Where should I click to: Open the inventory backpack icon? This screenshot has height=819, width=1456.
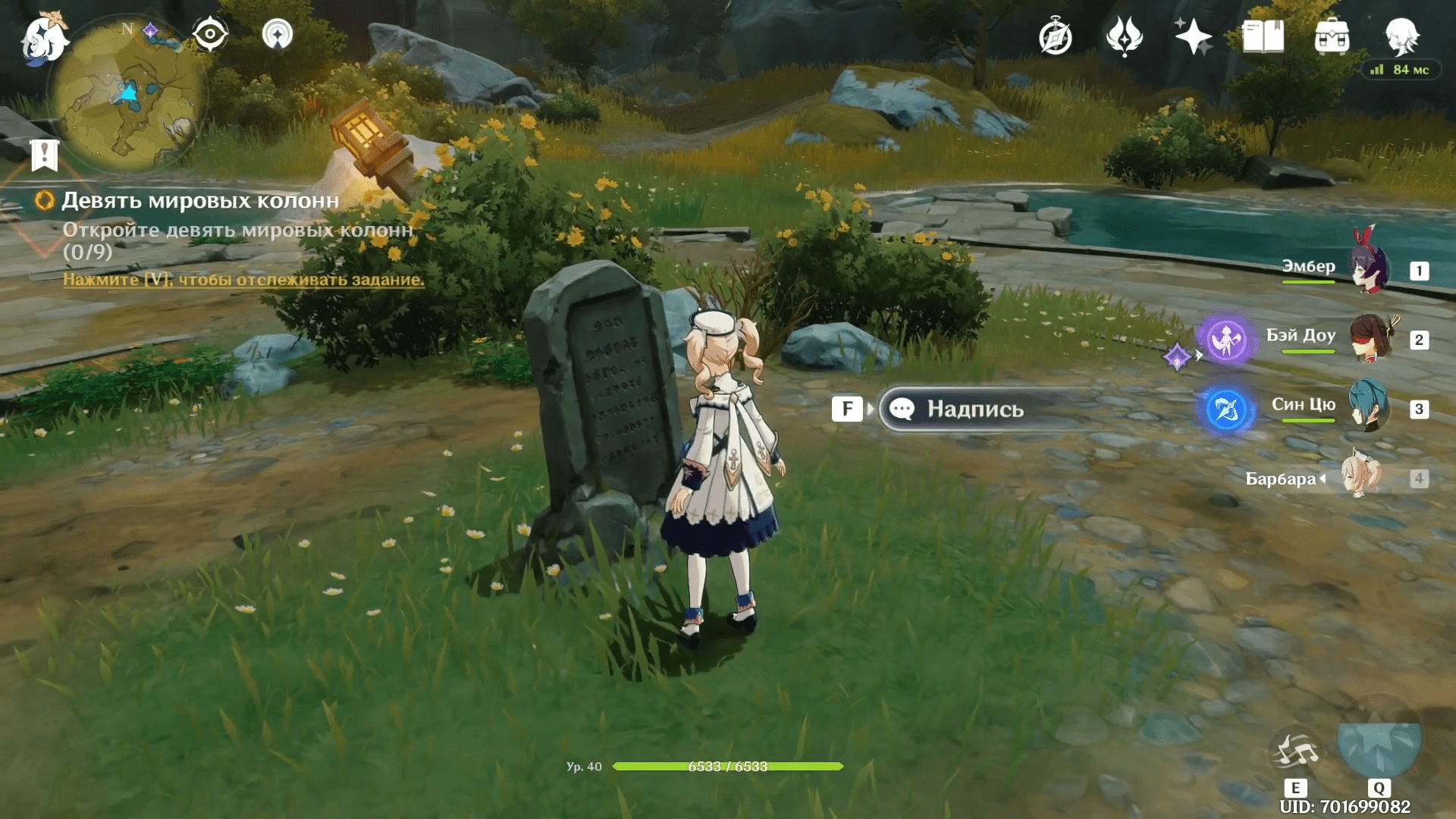tap(1332, 36)
